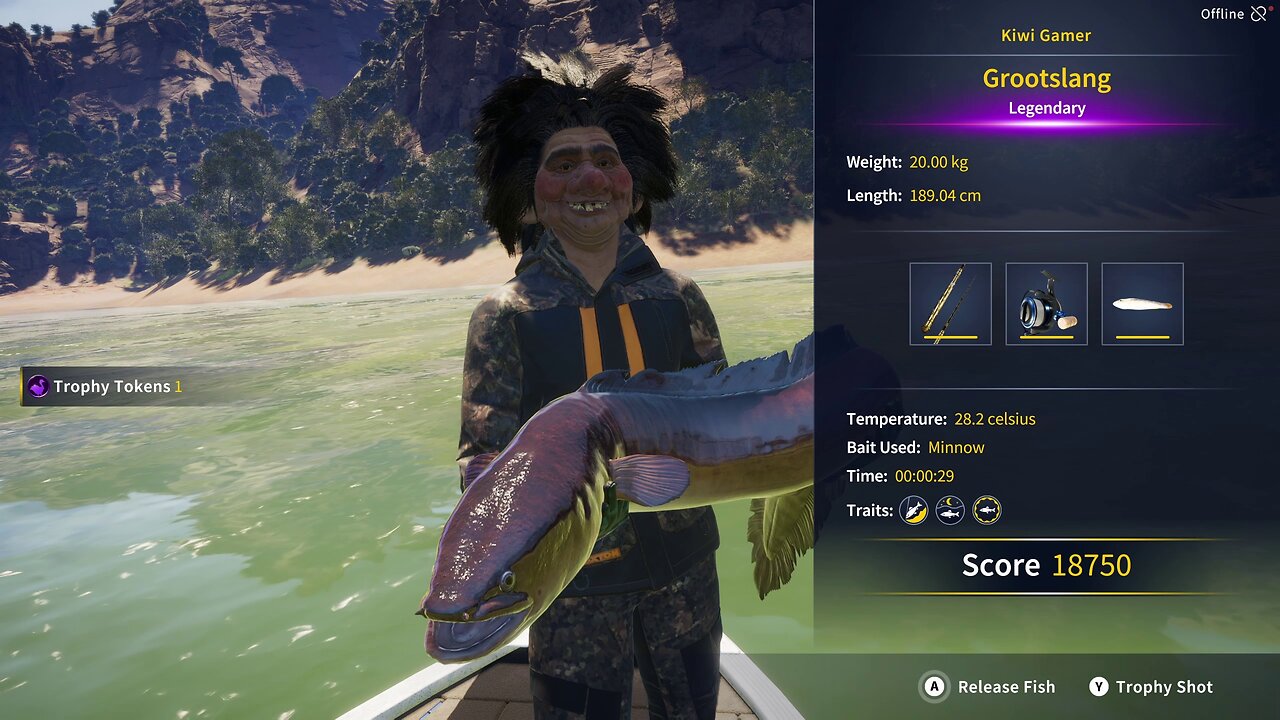This screenshot has width=1280, height=720.
Task: Check the gold ring fish trait icon
Action: click(x=987, y=511)
